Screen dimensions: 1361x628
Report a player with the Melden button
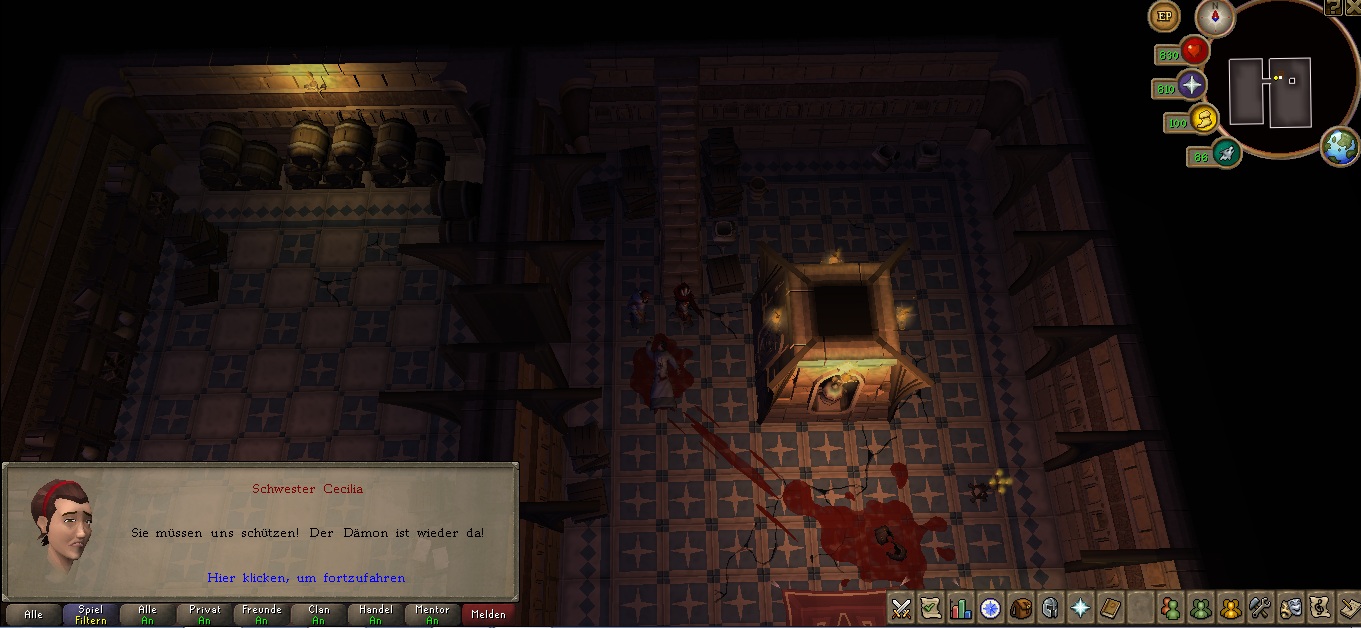pyautogui.click(x=488, y=614)
